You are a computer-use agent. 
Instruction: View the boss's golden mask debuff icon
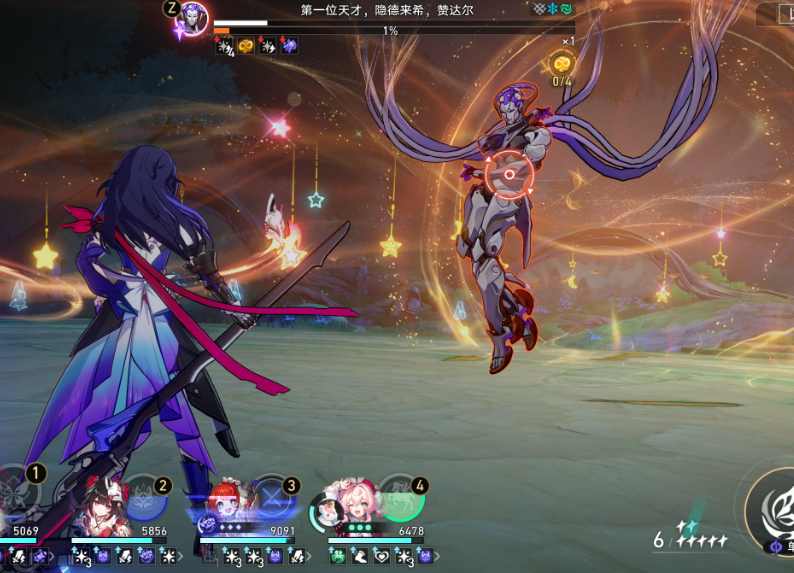tap(246, 46)
